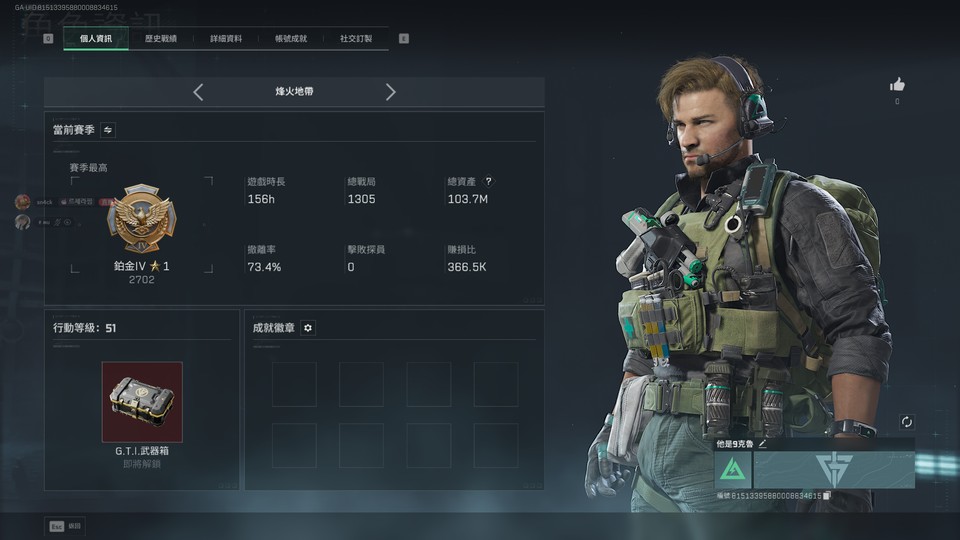This screenshot has height=540, width=960.
Task: Open the 總資產 question mark help
Action: pyautogui.click(x=488, y=181)
